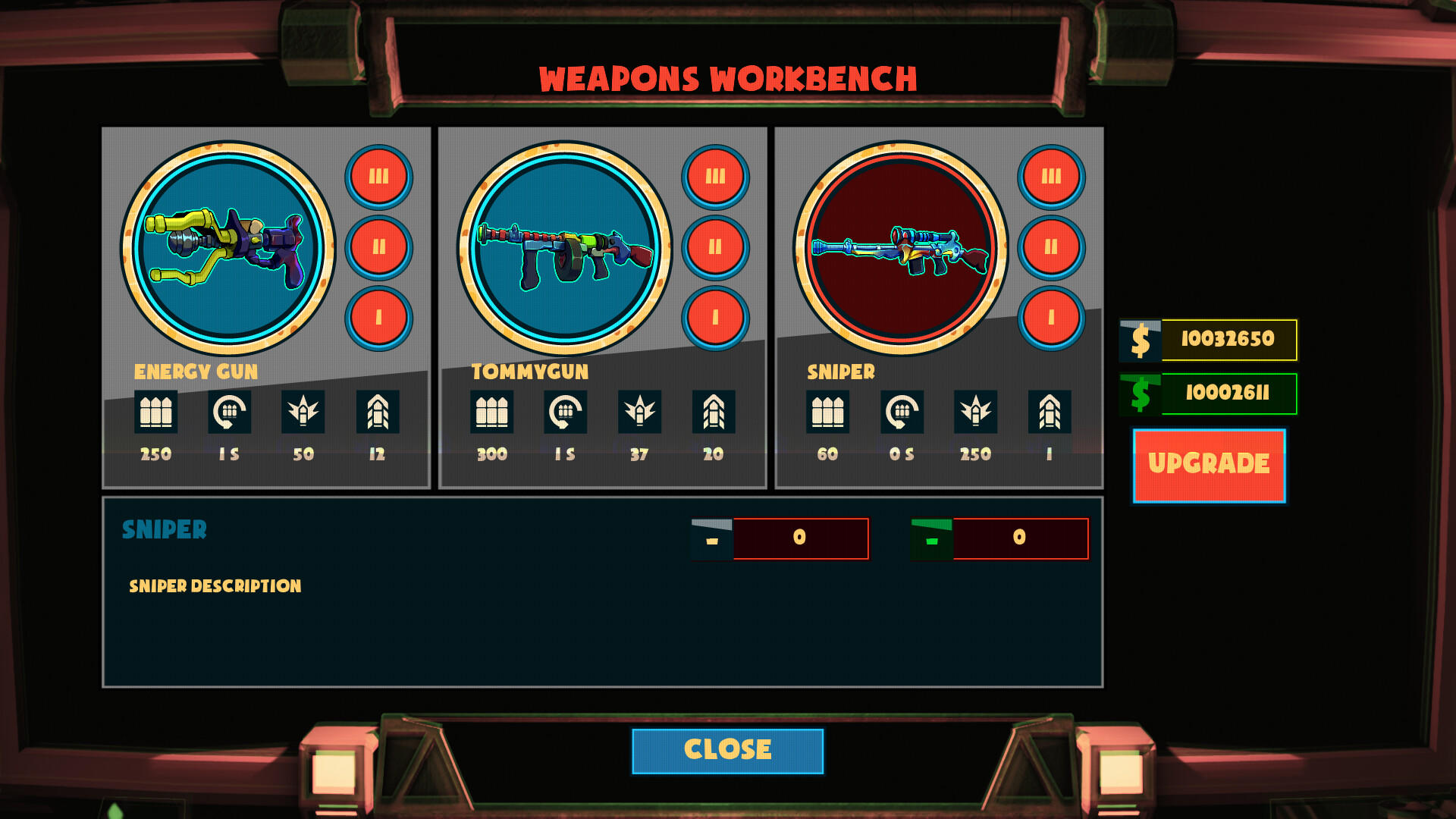Click the Close button at the bottom
The image size is (1456, 819).
727,749
